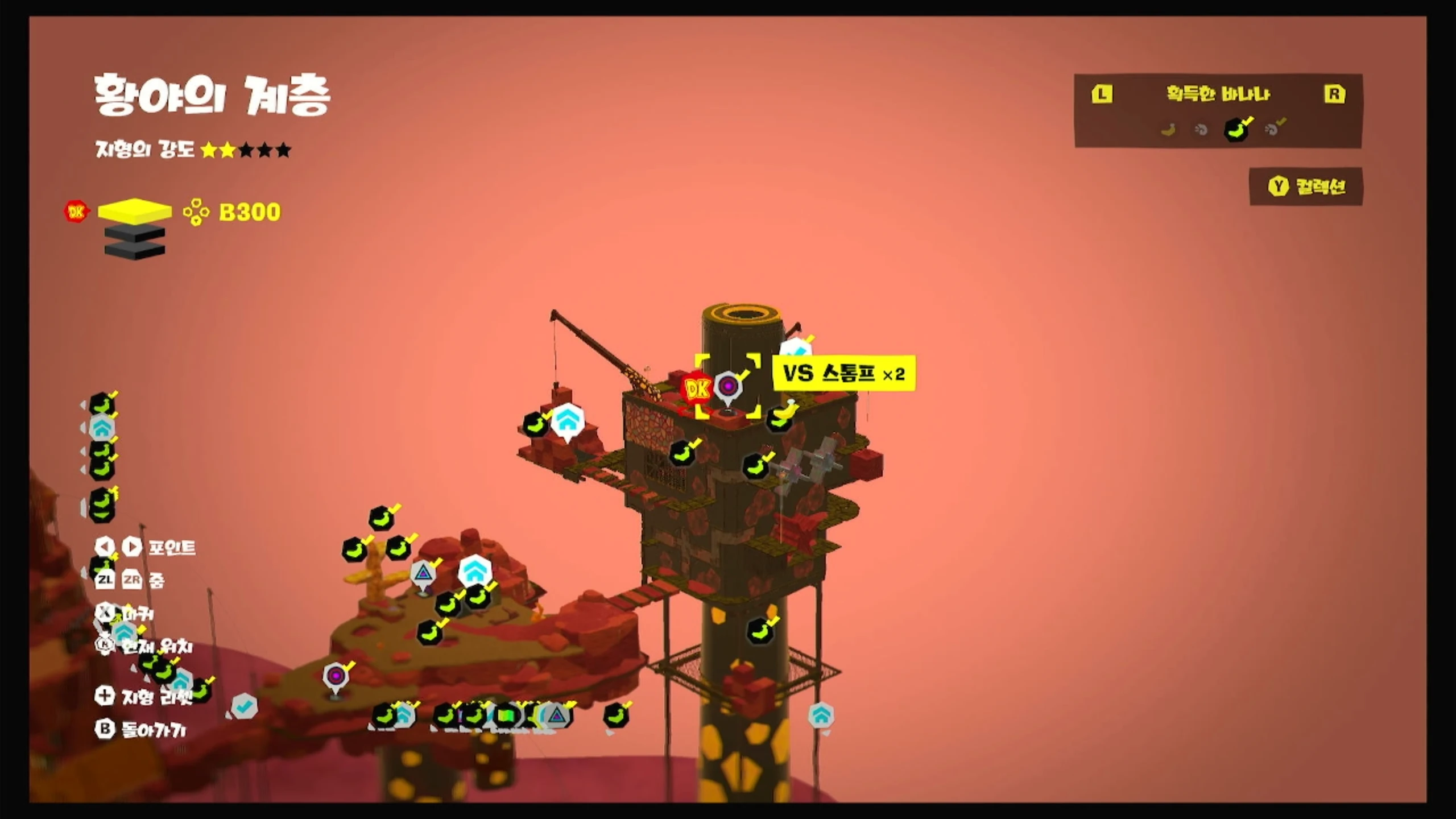This screenshot has width=1456, height=819.
Task: Jump to 현재 위치 current location
Action: (x=146, y=646)
